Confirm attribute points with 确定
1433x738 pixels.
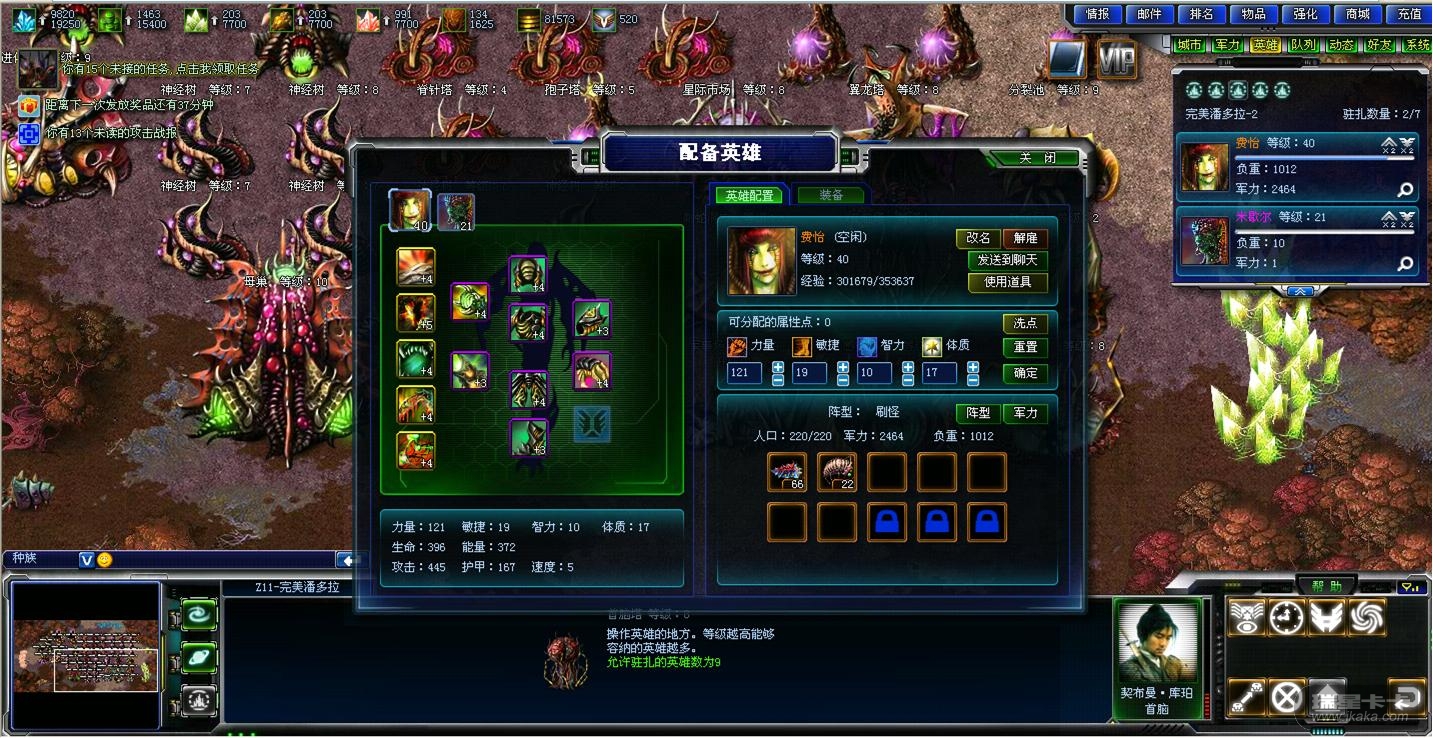(x=1025, y=373)
